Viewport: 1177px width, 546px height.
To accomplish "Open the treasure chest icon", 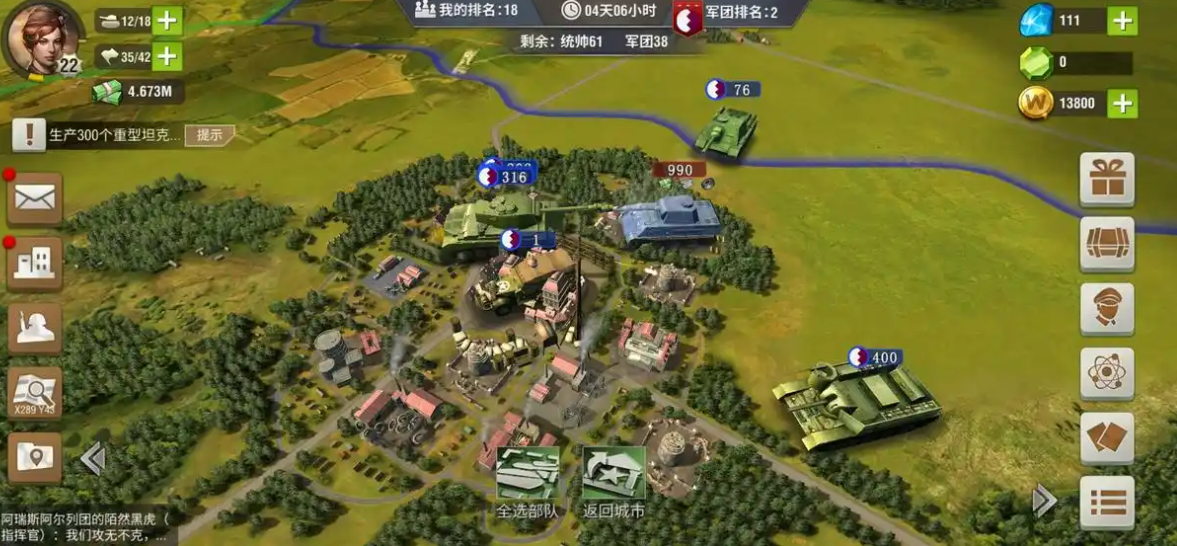I will (x=1107, y=244).
